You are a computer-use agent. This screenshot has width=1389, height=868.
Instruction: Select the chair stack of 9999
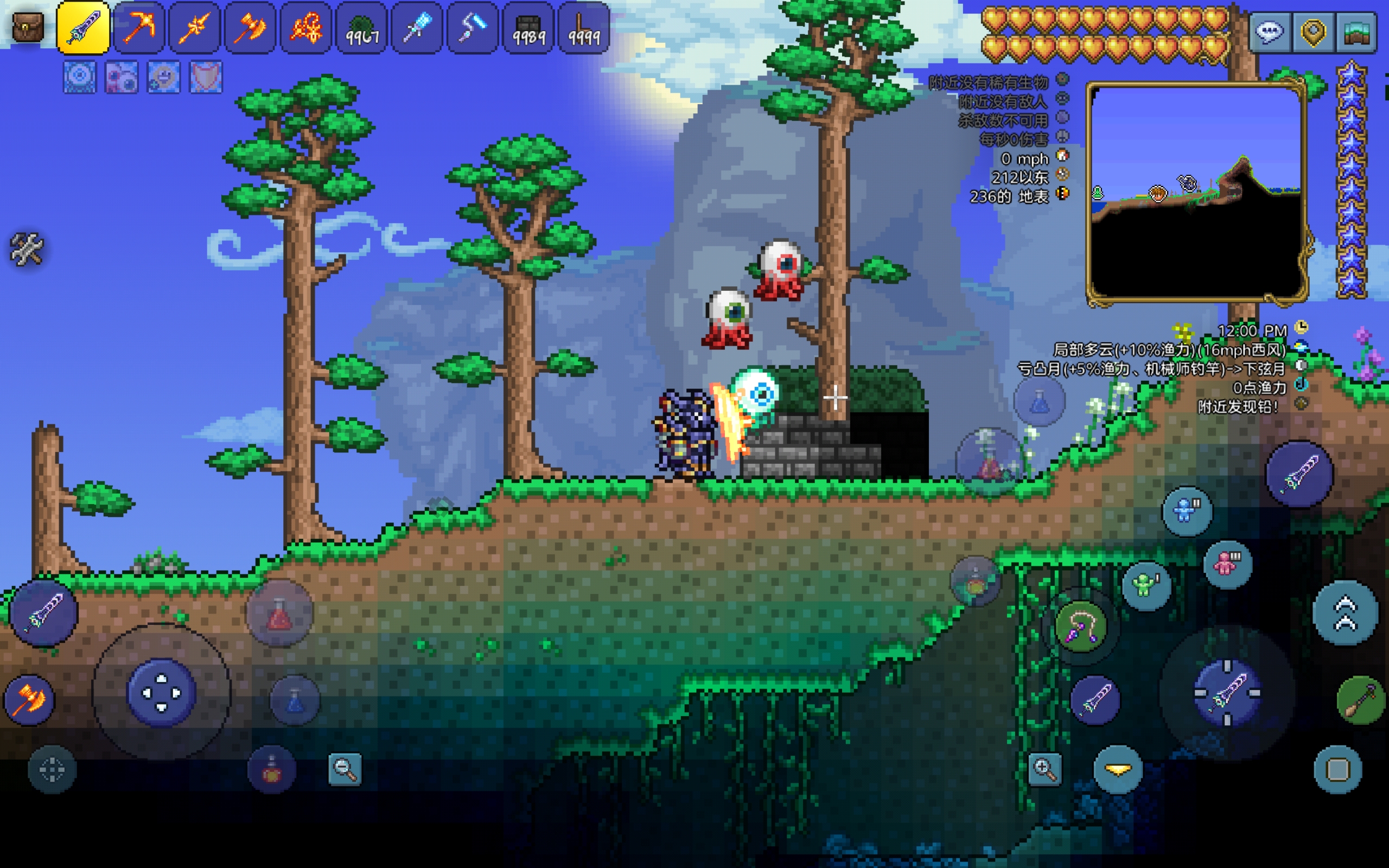click(x=584, y=28)
